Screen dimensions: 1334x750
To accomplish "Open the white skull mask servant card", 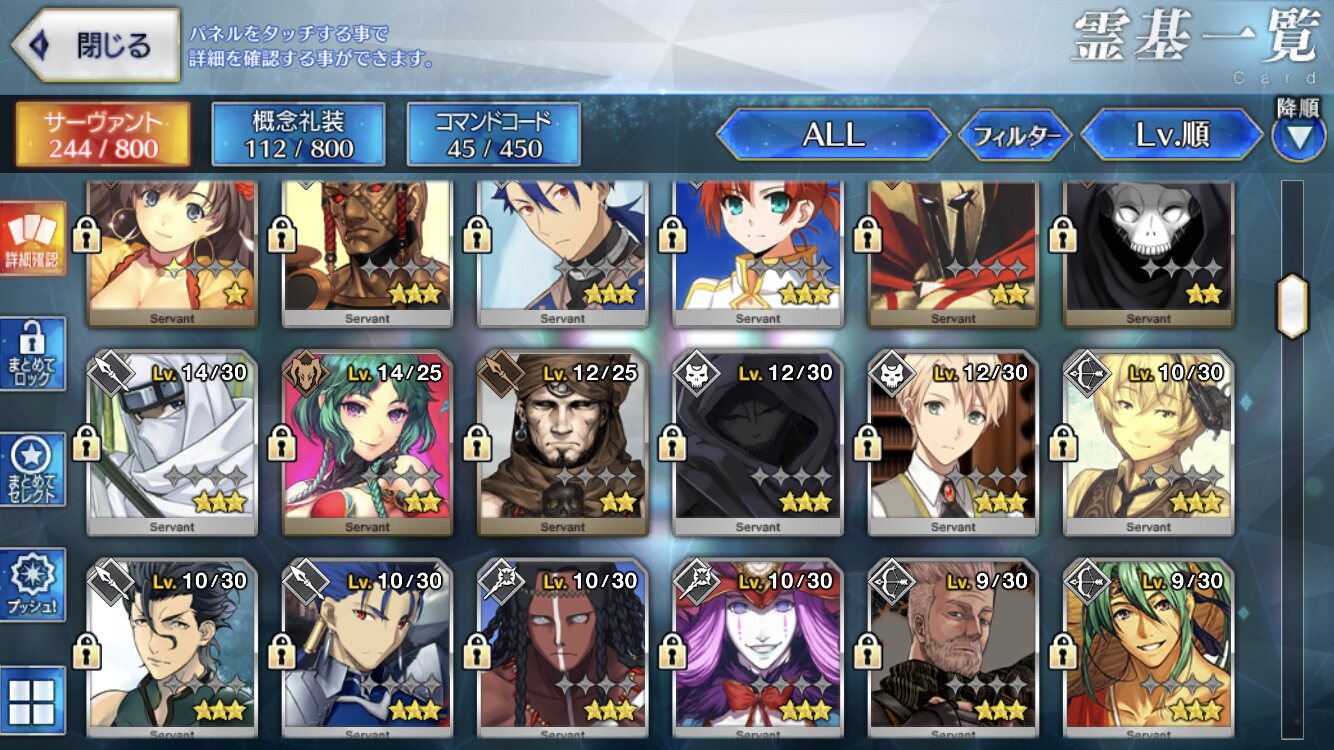I will pos(1148,250).
